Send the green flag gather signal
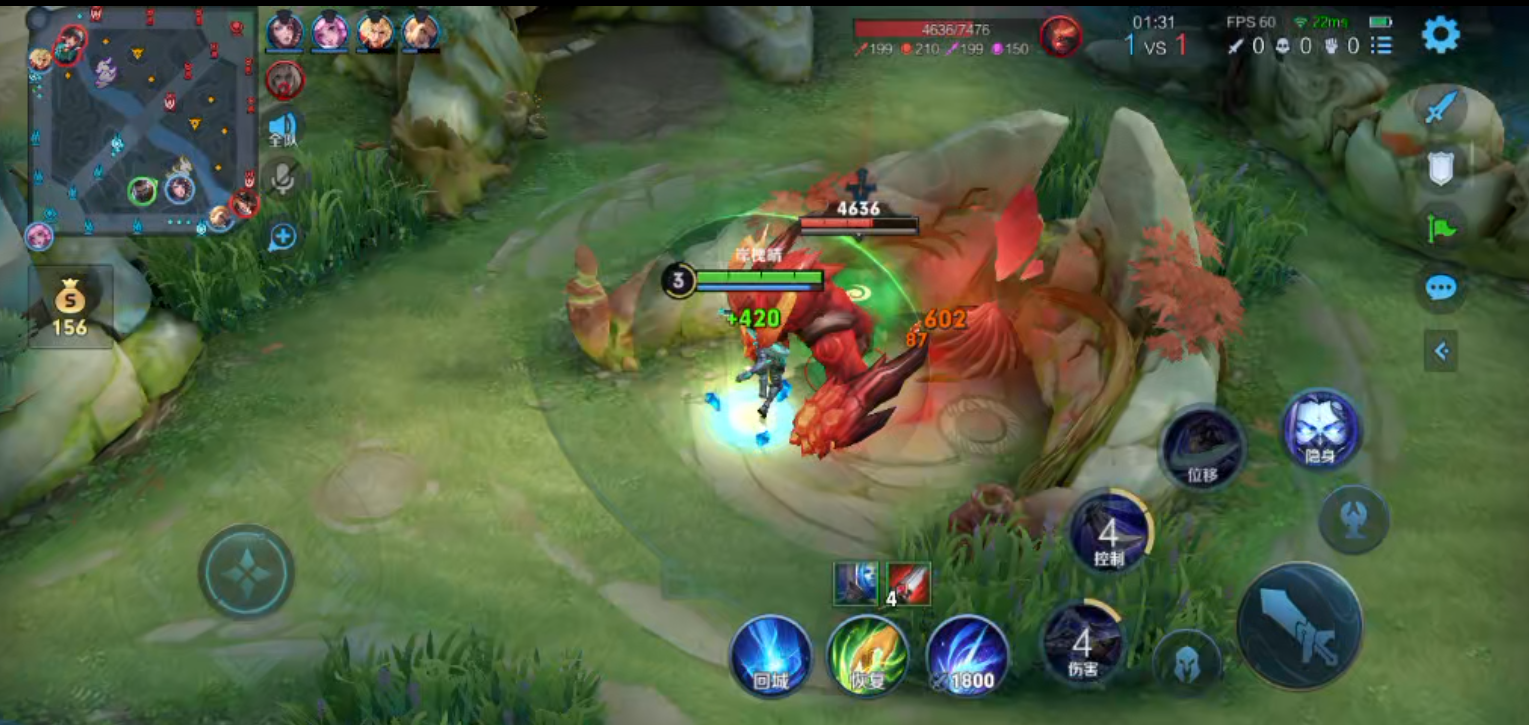The image size is (1529, 725). point(1440,228)
